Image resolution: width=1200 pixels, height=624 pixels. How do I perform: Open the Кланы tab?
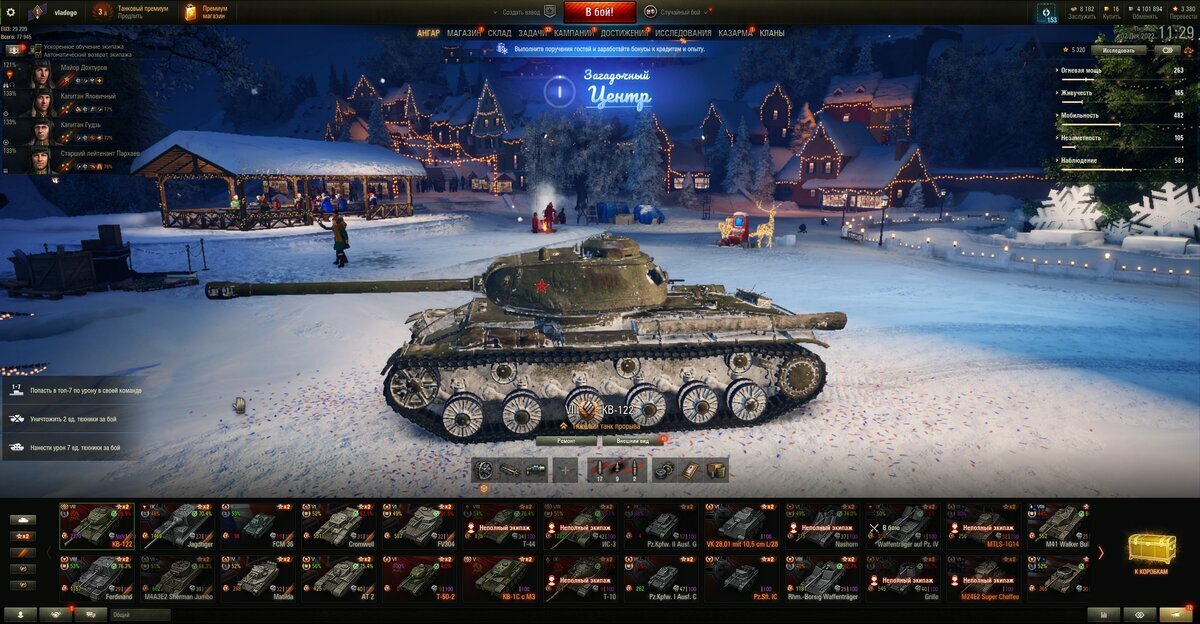tap(772, 33)
